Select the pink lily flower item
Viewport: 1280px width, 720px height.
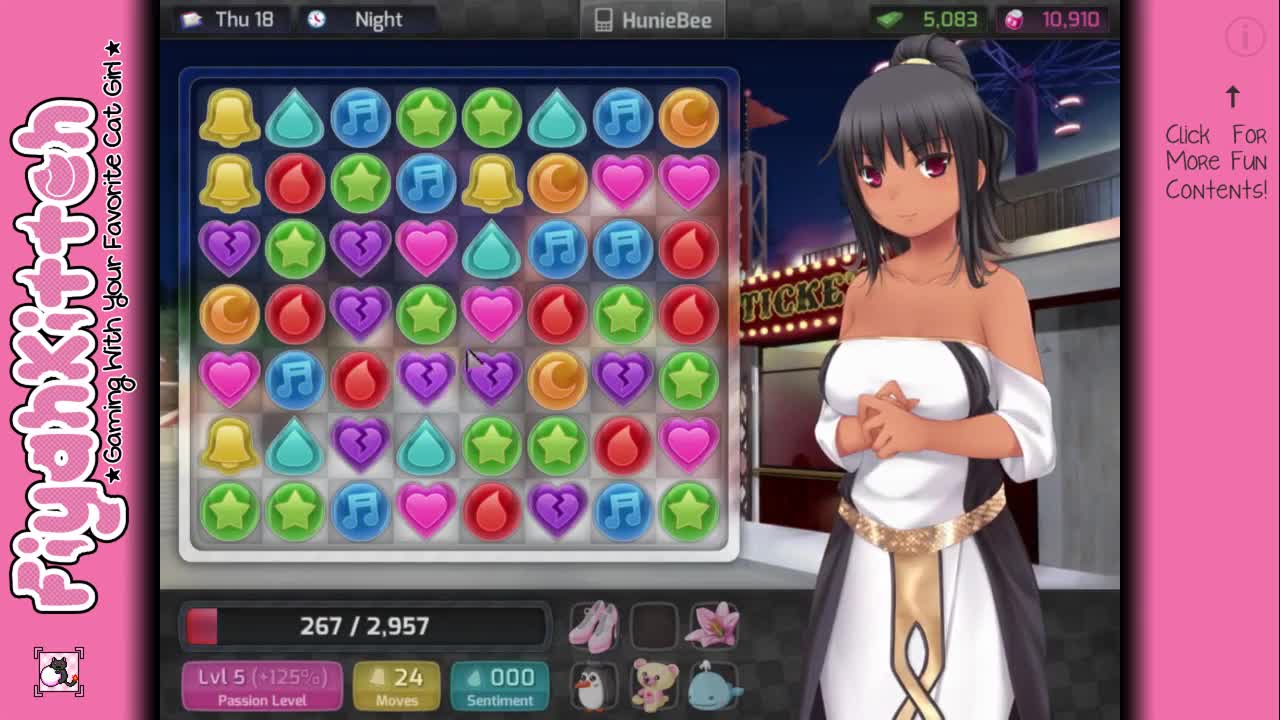[712, 626]
